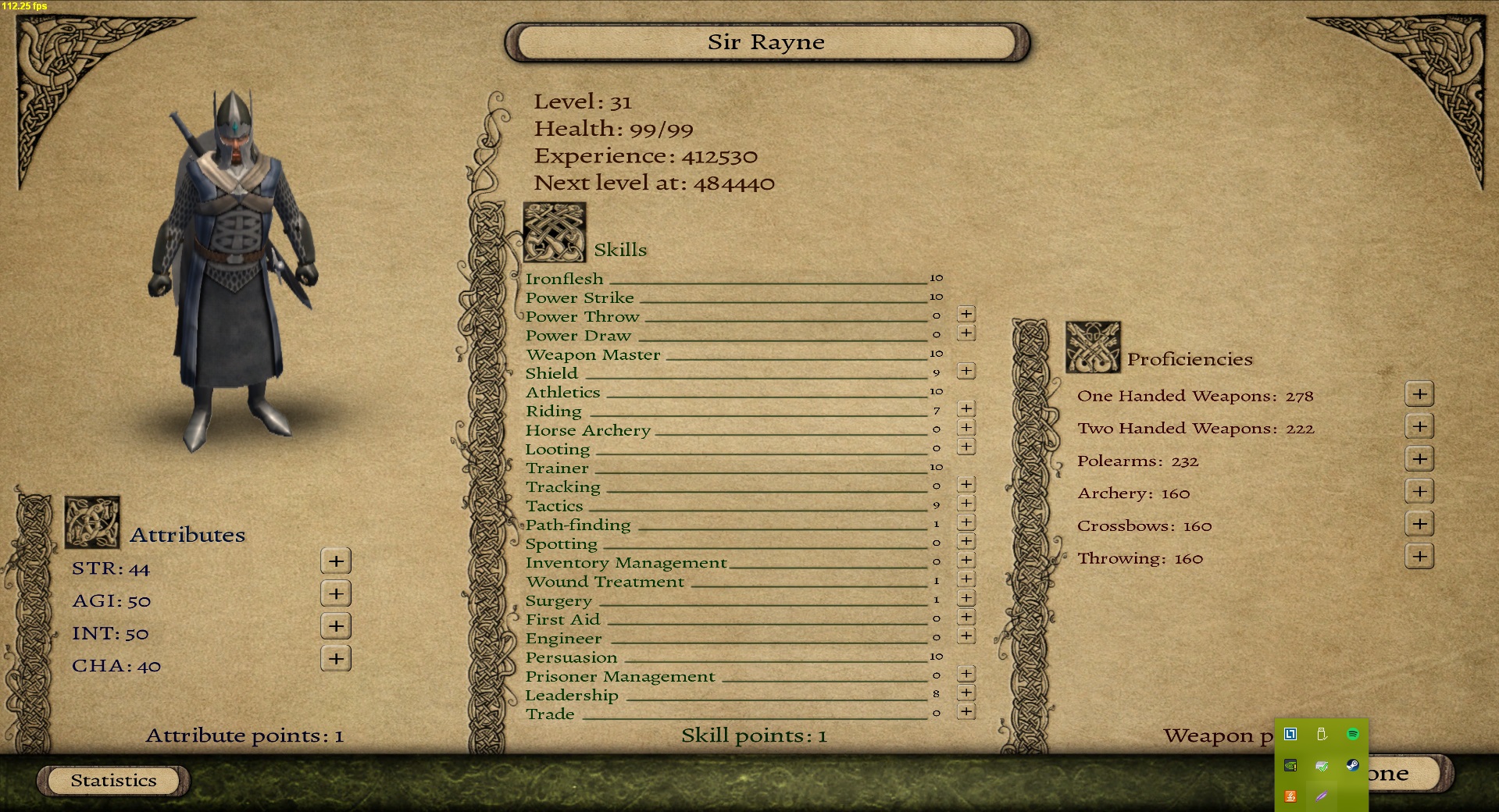Add a point to CHA
The image size is (1499, 812).
336,659
